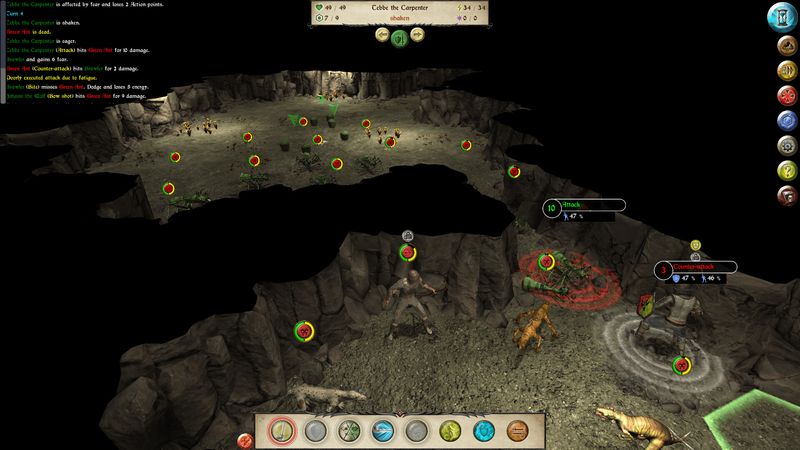Open help with the question mark icon
The width and height of the screenshot is (800, 450).
click(785, 169)
